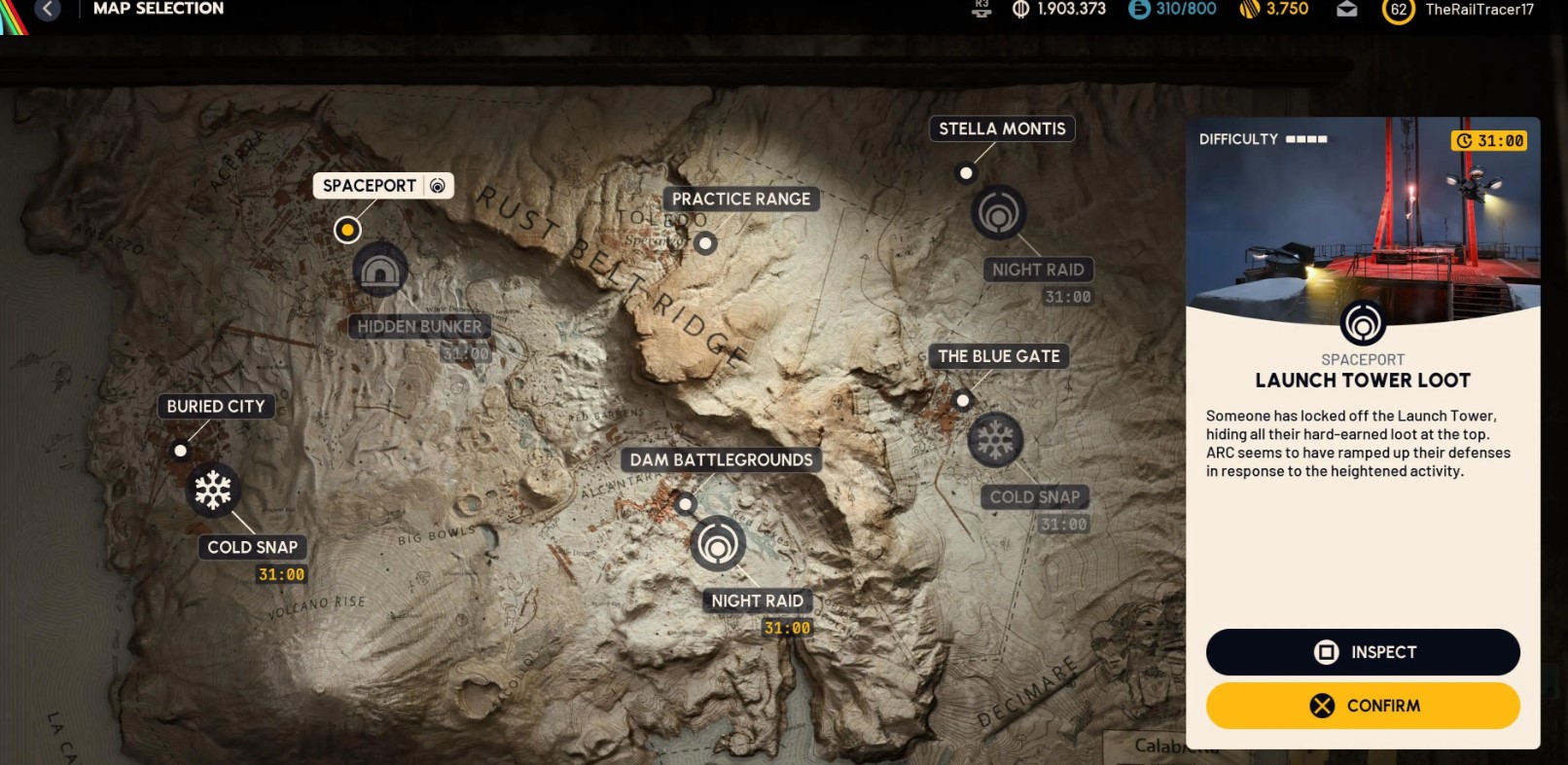Image resolution: width=1568 pixels, height=765 pixels.
Task: Open the mail envelope icon
Action: tap(1346, 10)
